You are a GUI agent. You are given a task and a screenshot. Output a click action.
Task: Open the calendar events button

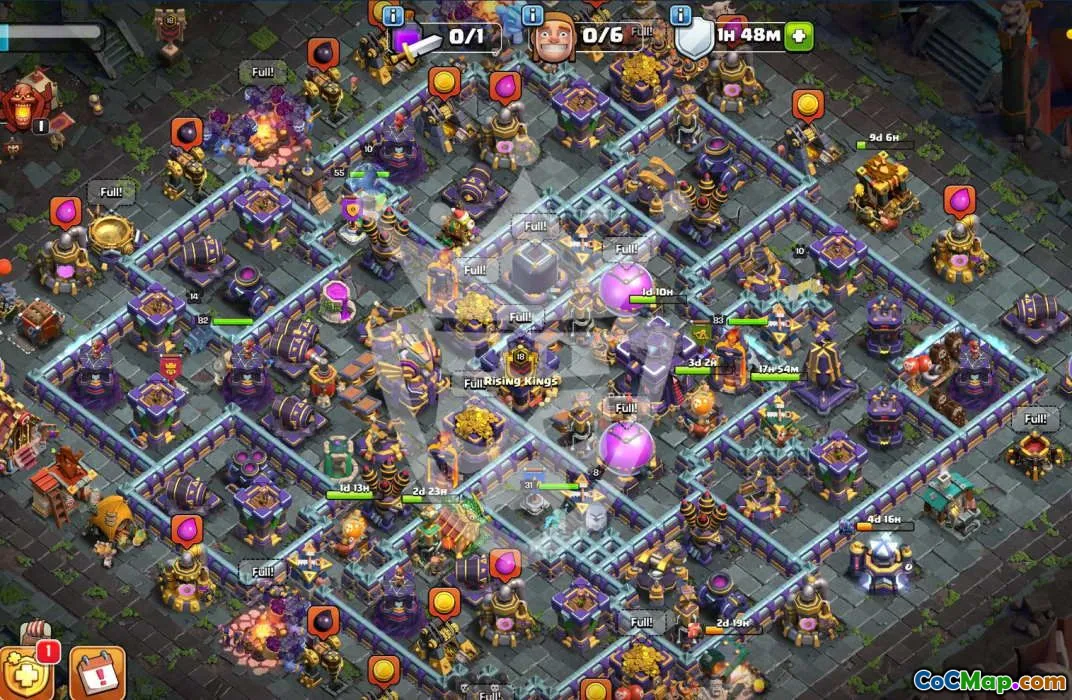point(97,673)
